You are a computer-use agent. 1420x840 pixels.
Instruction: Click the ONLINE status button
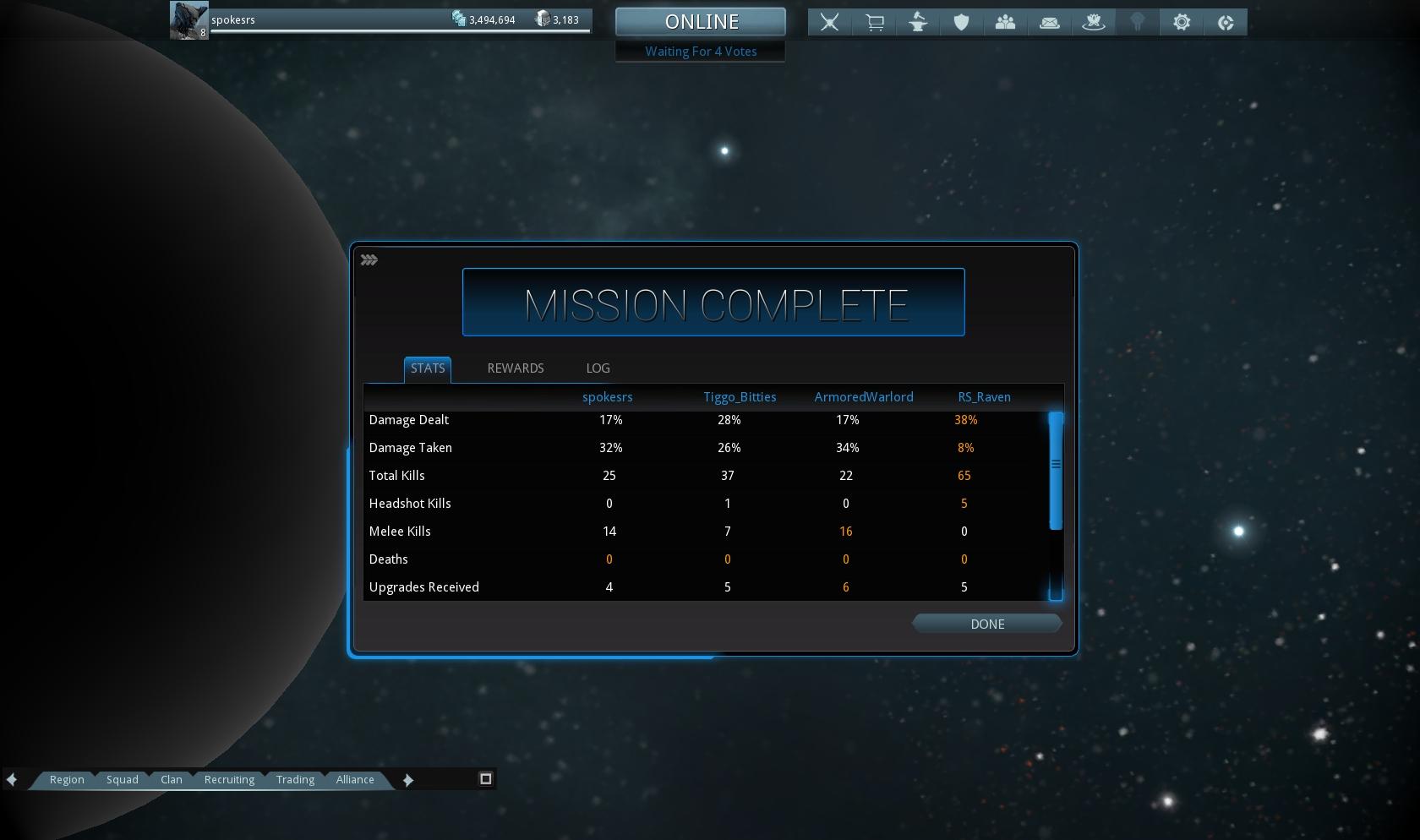(x=701, y=22)
